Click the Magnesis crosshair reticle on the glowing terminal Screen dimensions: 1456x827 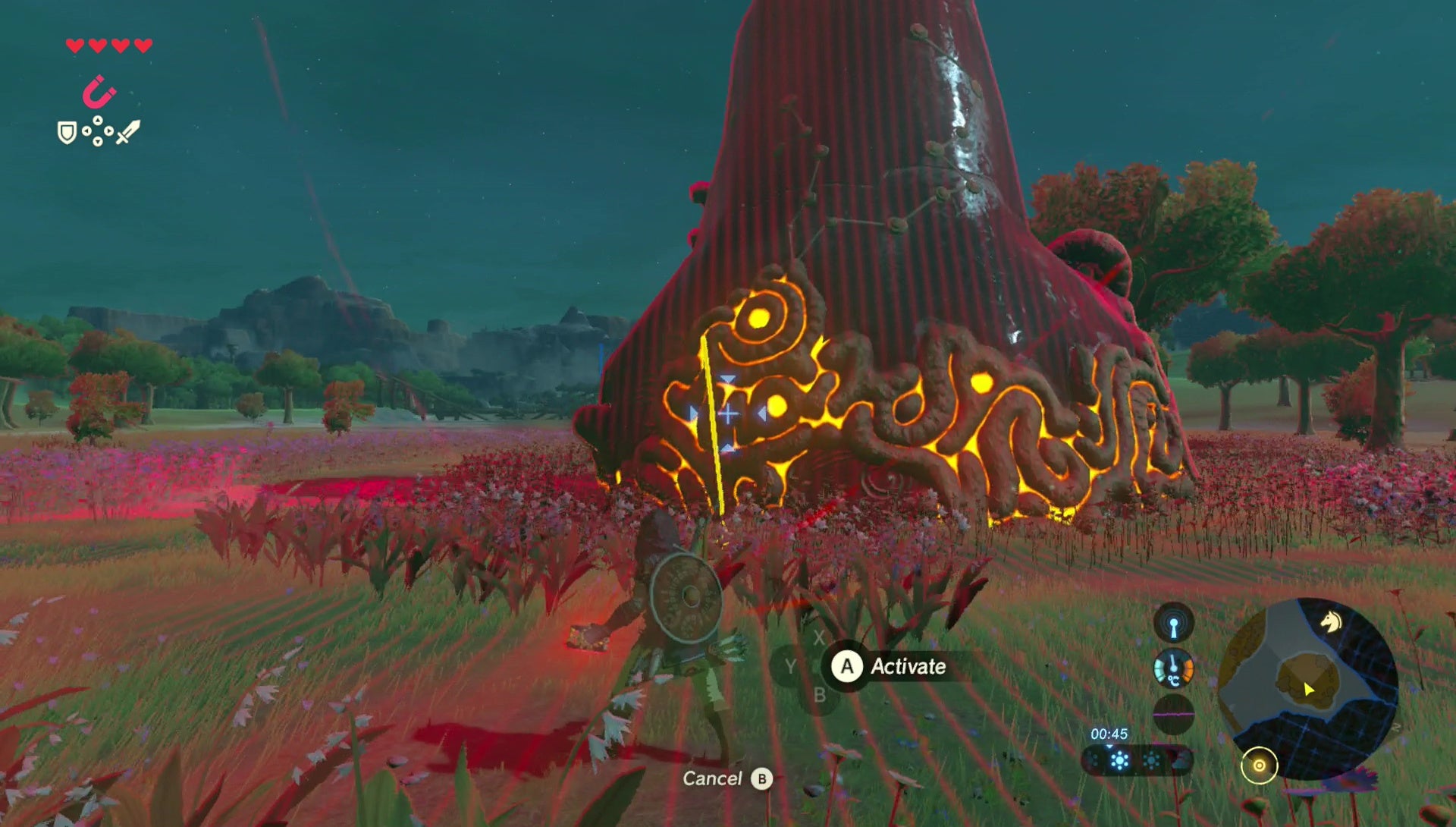(728, 413)
